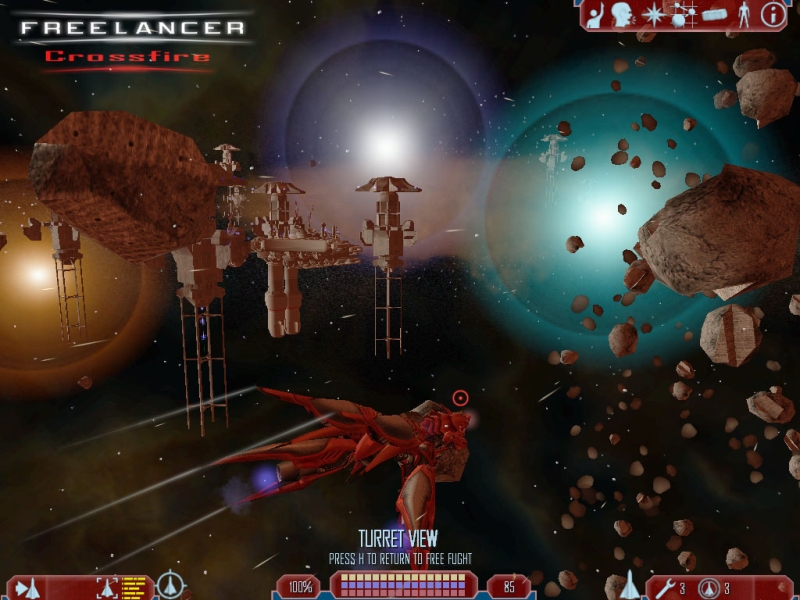Click the contact list ship icon
Viewport: 800px width, 600px height.
pyautogui.click(x=26, y=587)
